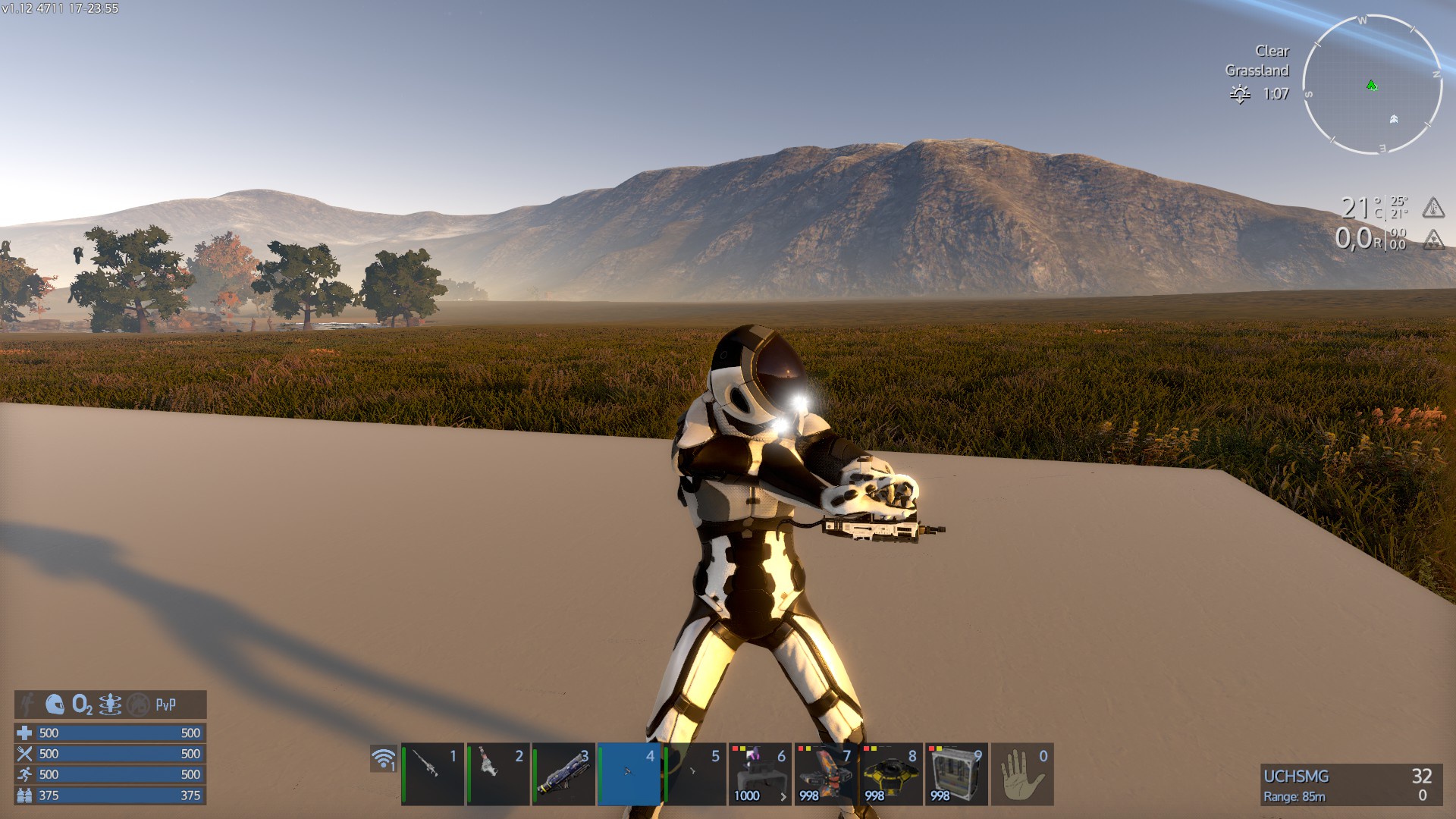This screenshot has height=819, width=1456.
Task: Pick the orange thruster block in slot 7
Action: tap(826, 773)
